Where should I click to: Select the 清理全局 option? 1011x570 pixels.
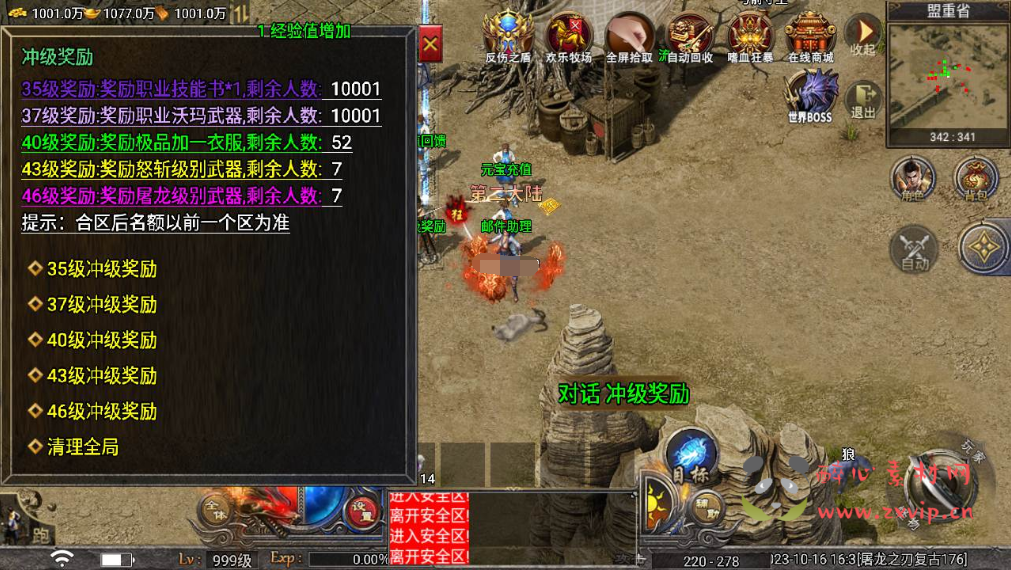[82, 447]
